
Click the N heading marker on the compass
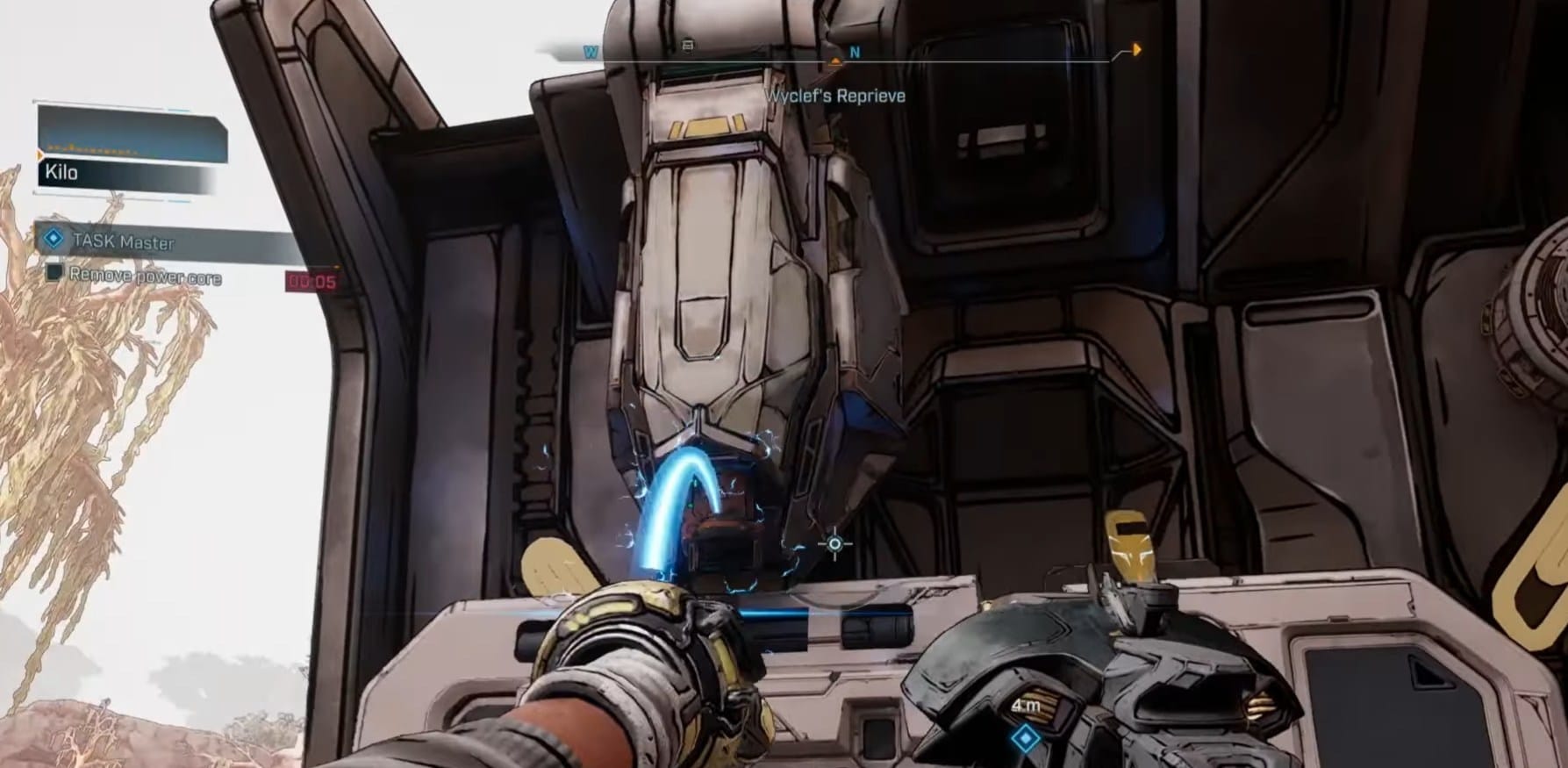pos(855,51)
